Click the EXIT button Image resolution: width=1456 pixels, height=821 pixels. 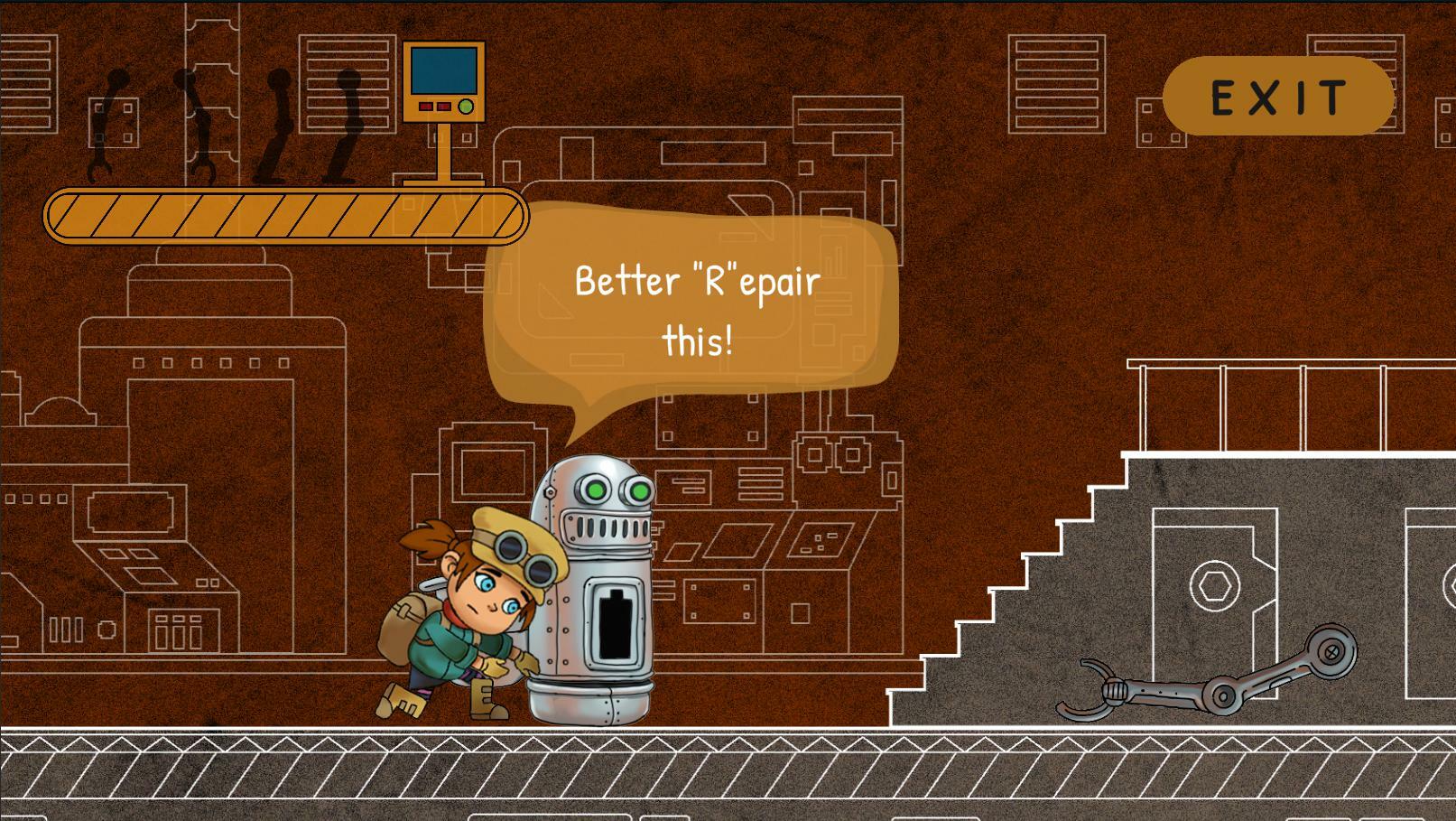pyautogui.click(x=1278, y=97)
